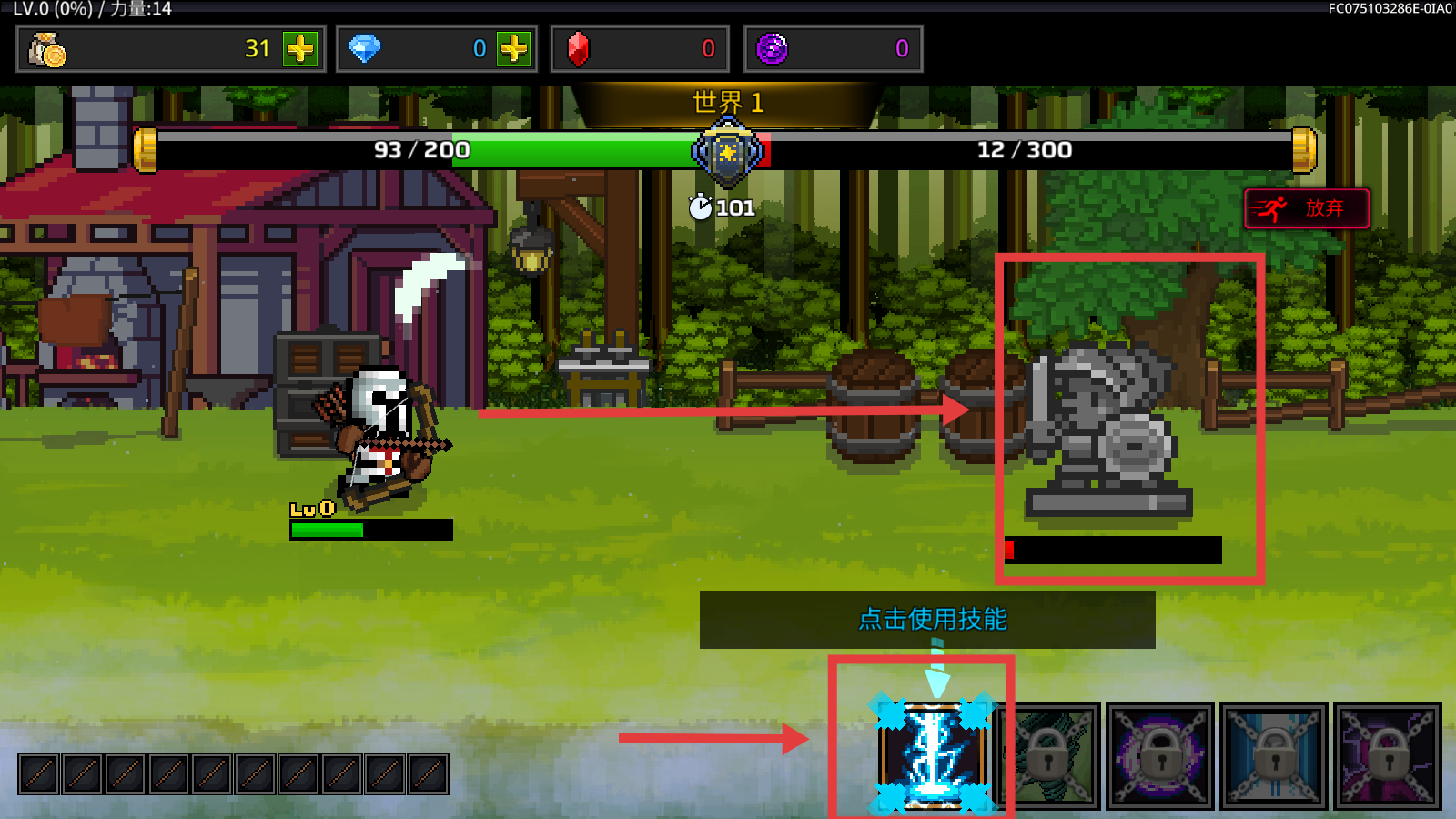The width and height of the screenshot is (1456, 819).
Task: Select the locked purple vortex skill
Action: (1160, 755)
